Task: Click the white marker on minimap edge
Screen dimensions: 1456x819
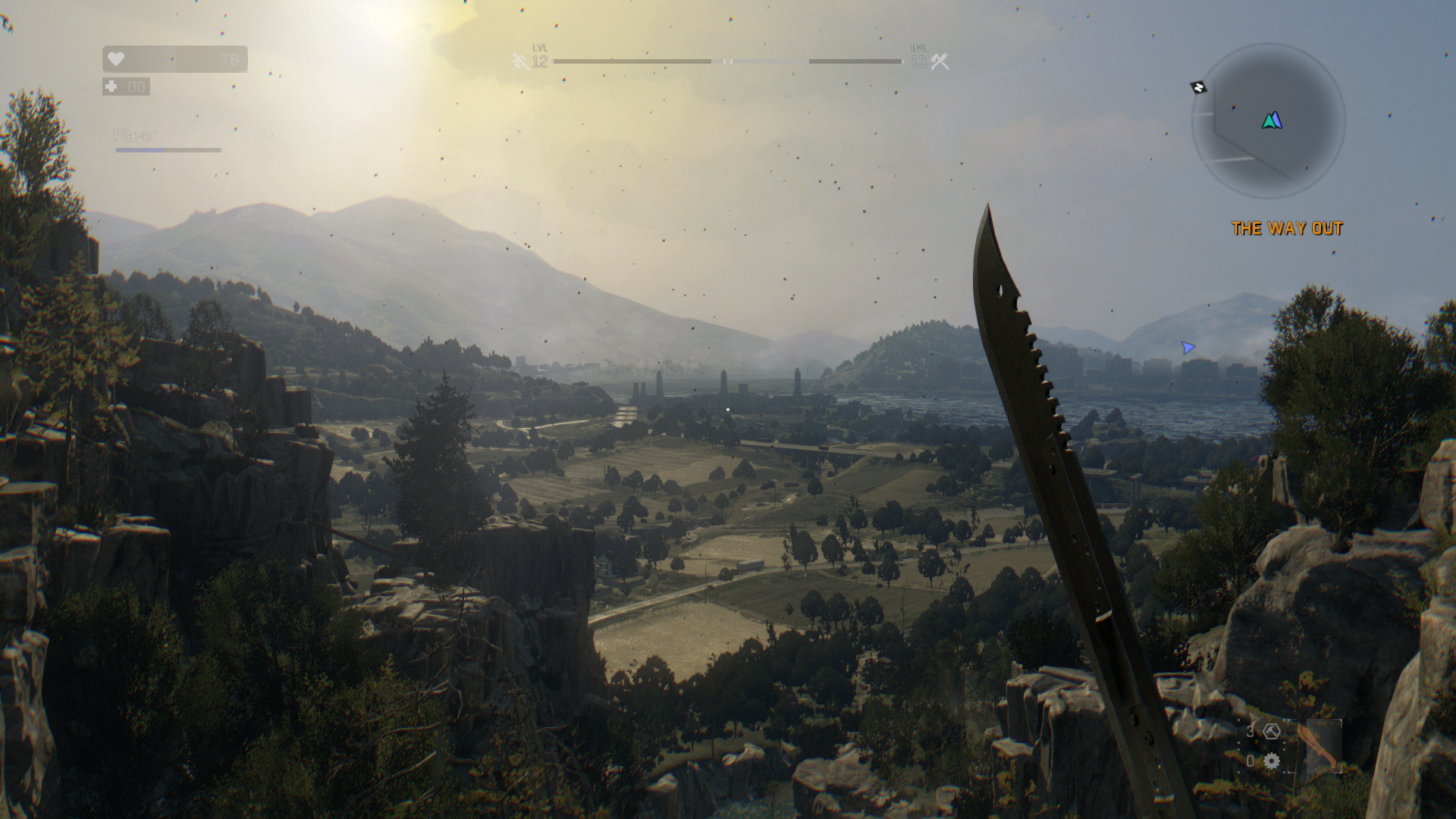Action: (x=1198, y=87)
